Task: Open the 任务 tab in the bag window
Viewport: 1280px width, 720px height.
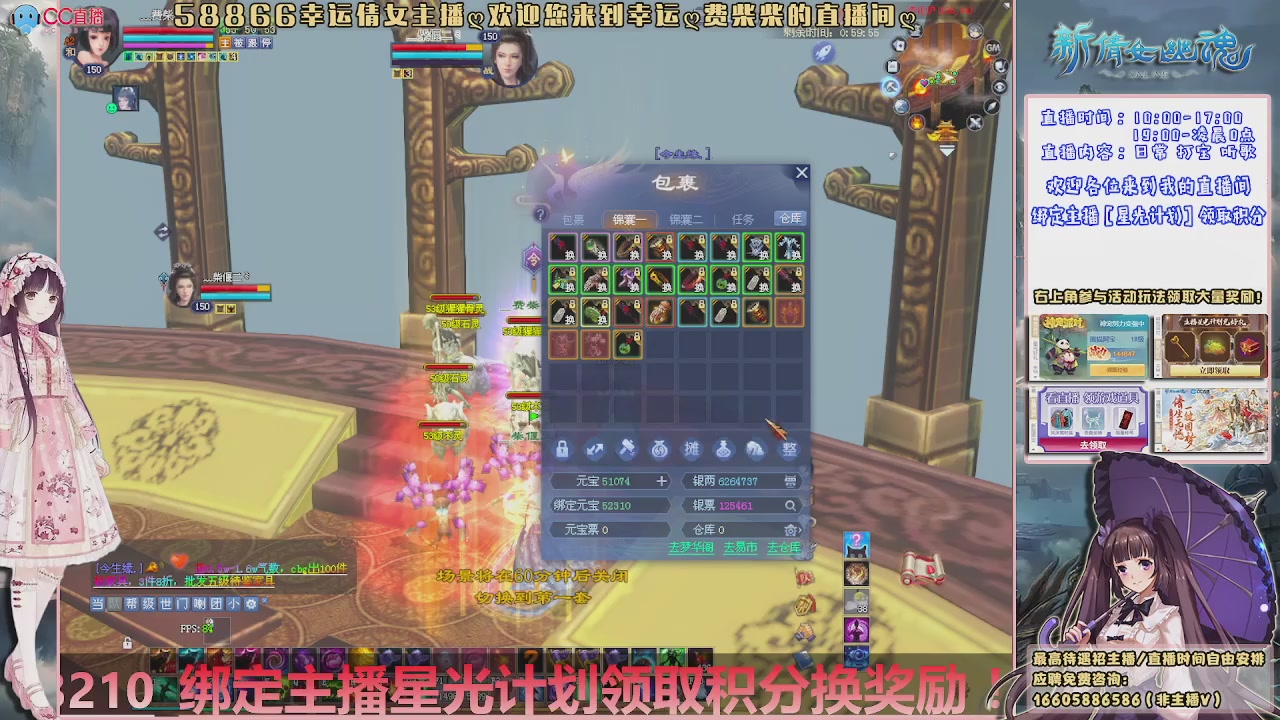Action: (744, 219)
